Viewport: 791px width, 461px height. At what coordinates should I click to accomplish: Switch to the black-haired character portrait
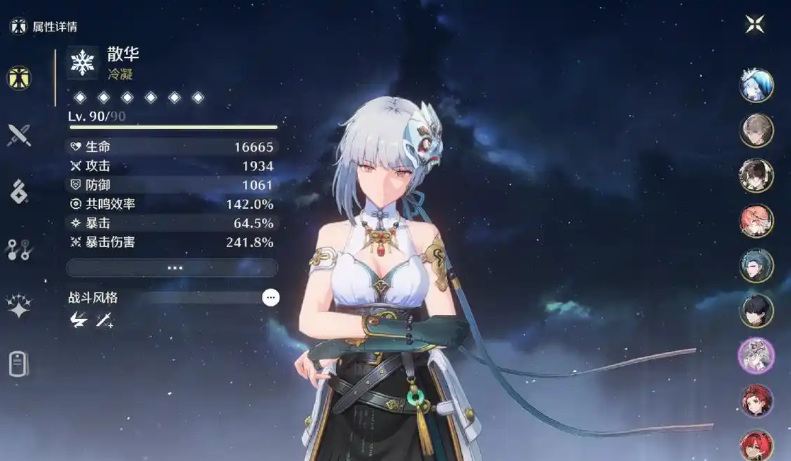coord(756,310)
